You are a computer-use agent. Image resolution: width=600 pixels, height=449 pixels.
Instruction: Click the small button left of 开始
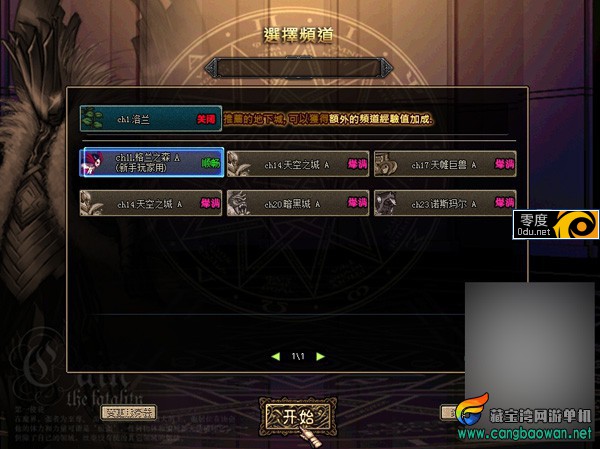[x=131, y=412]
